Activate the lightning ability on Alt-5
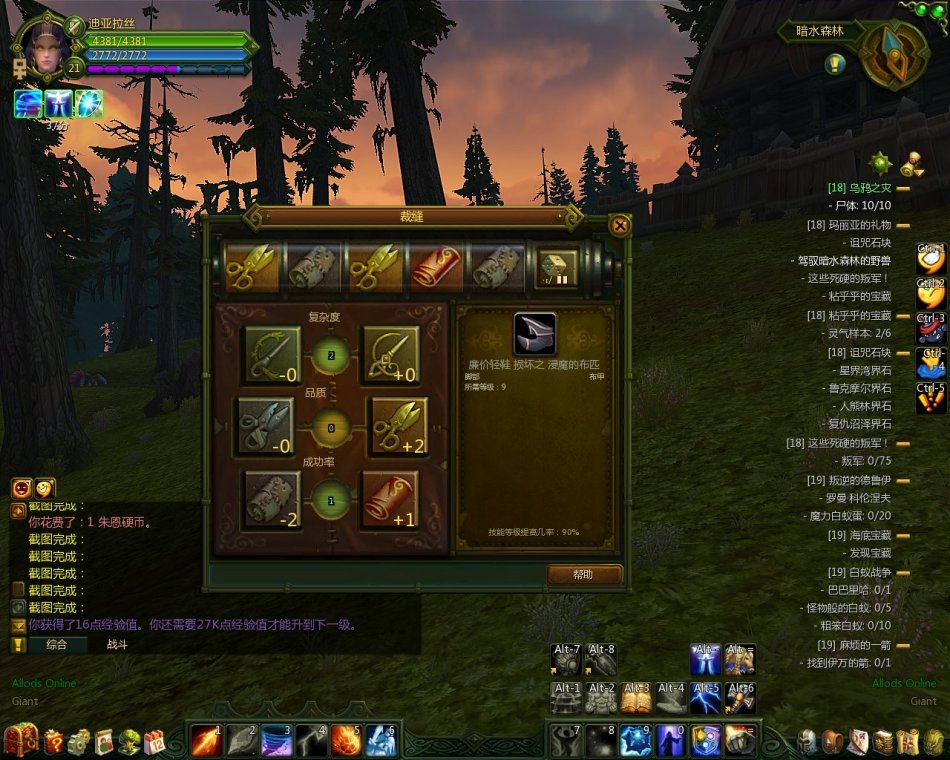The height and width of the screenshot is (760, 950). tap(706, 697)
